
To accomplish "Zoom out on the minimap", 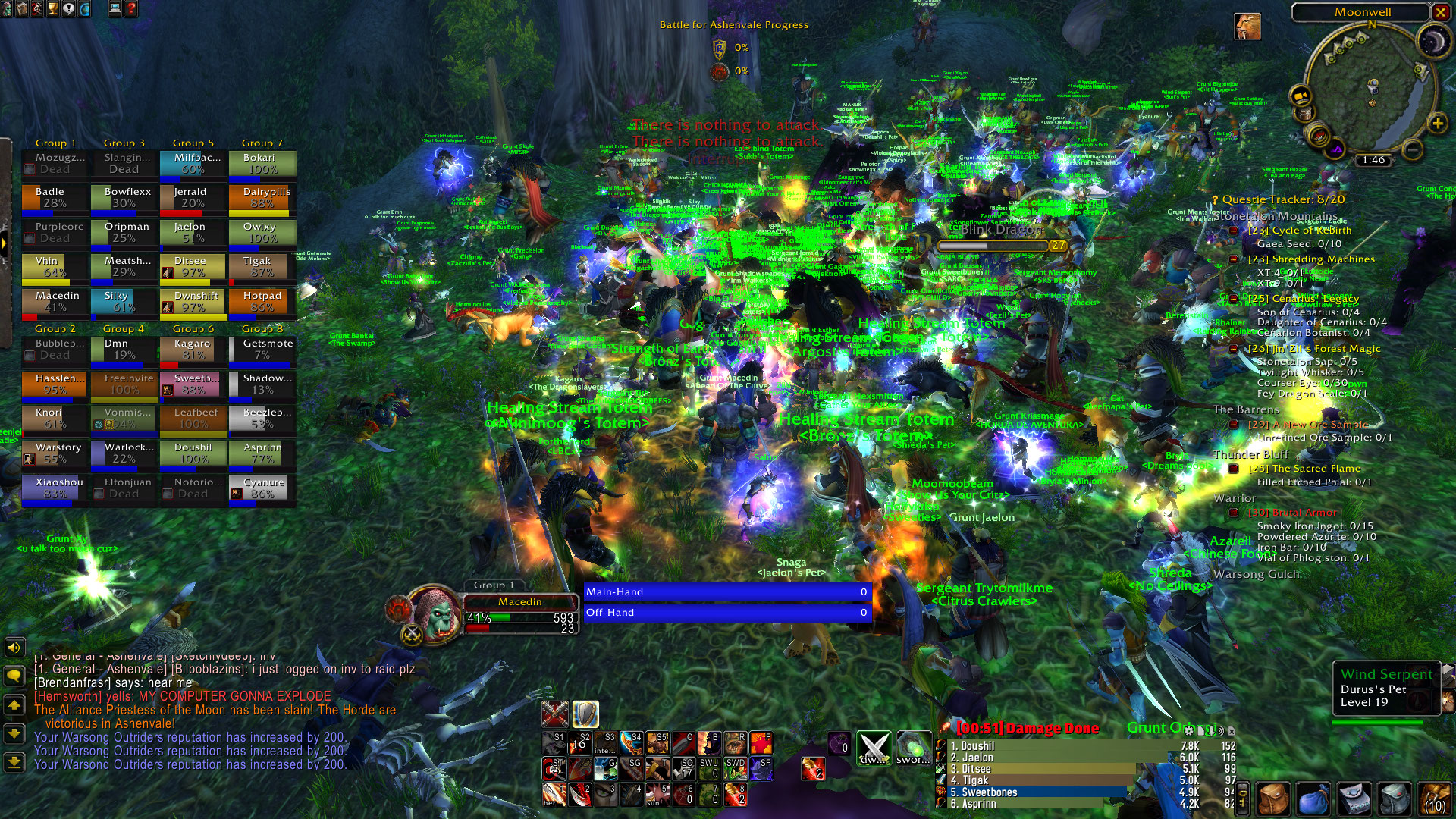I will coord(1411,150).
